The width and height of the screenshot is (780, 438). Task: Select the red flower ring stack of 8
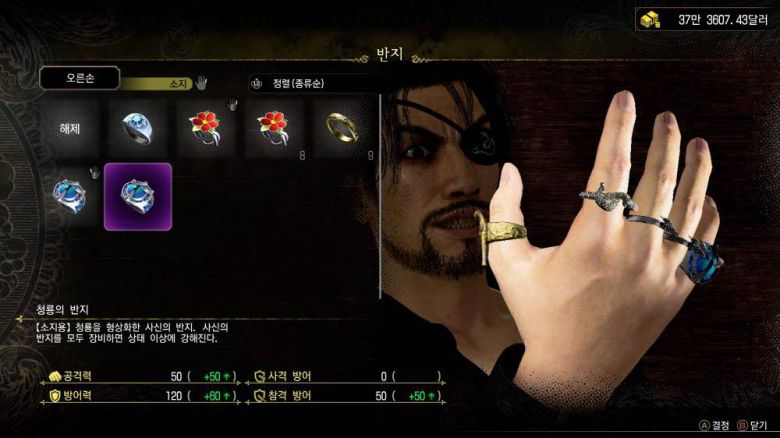[273, 129]
